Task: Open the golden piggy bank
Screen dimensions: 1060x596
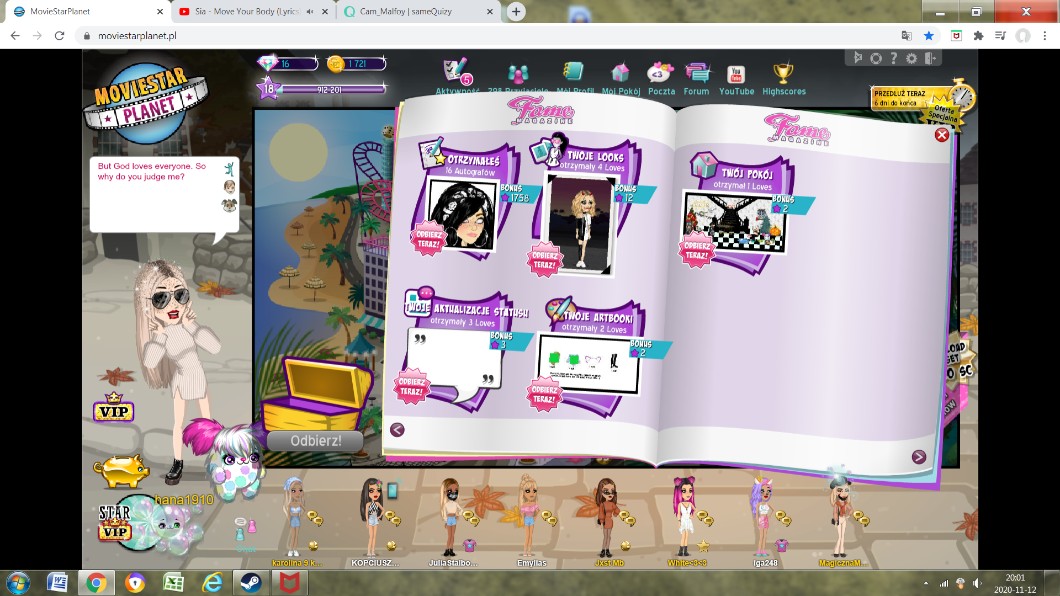Action: point(121,470)
